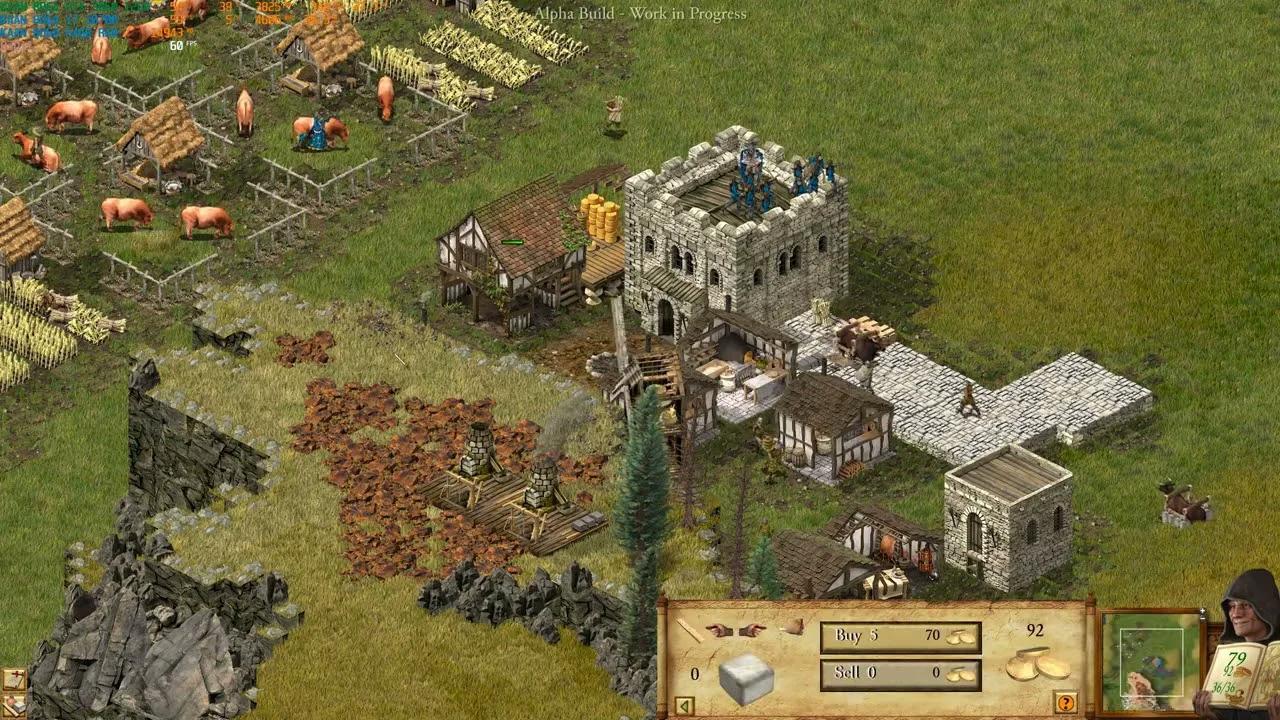Click the population count 79 in the ledger book

1237,658
